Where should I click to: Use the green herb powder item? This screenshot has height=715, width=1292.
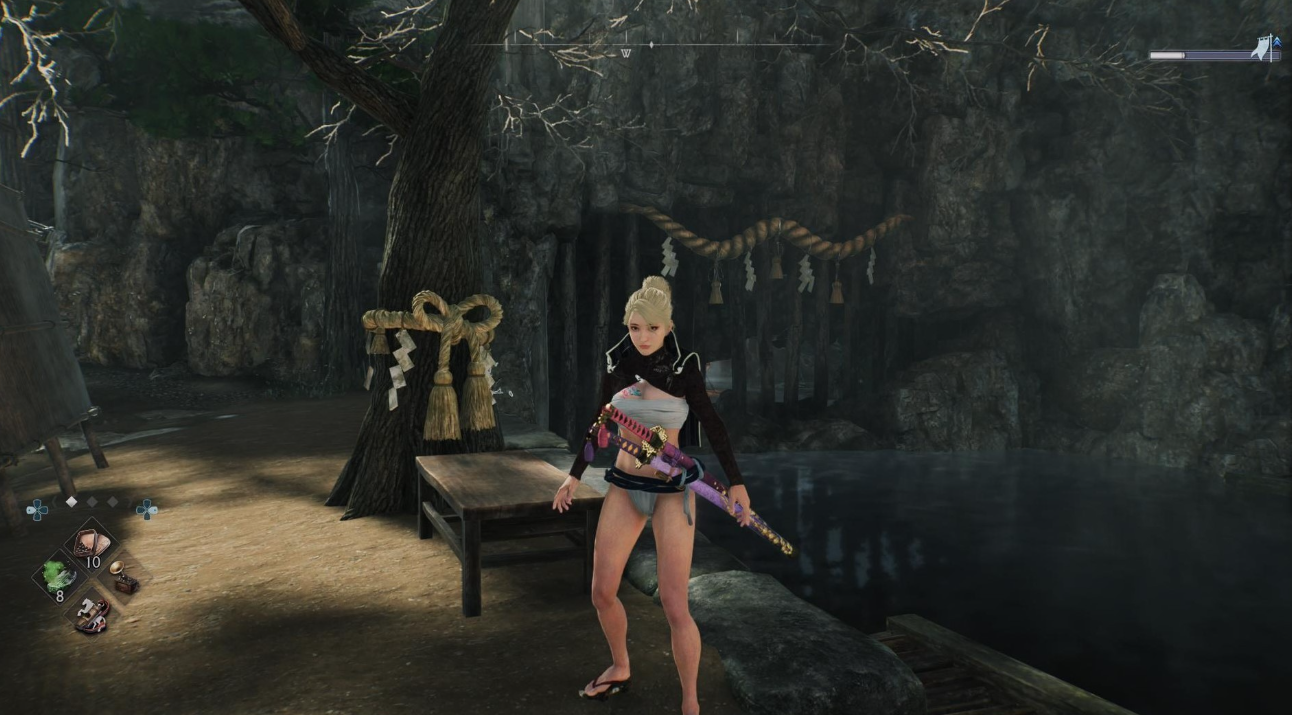tap(58, 577)
